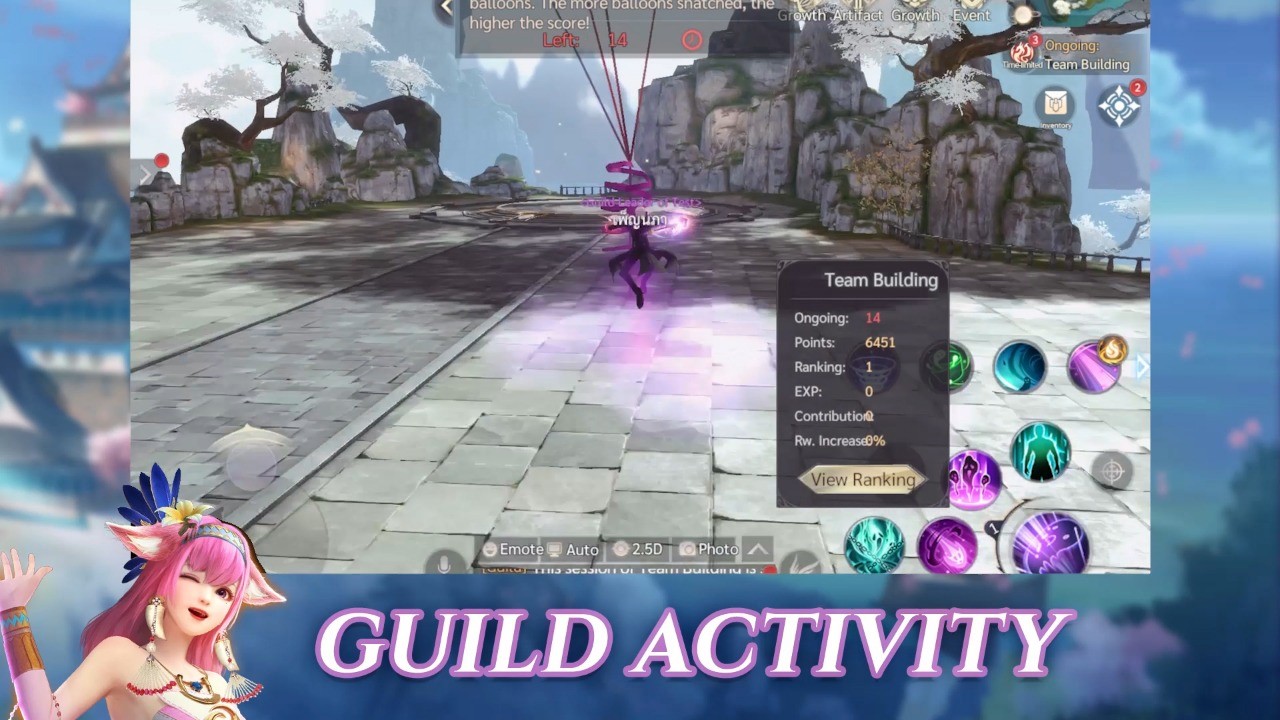
Task: Open the left edge panel arrow
Action: tap(143, 175)
